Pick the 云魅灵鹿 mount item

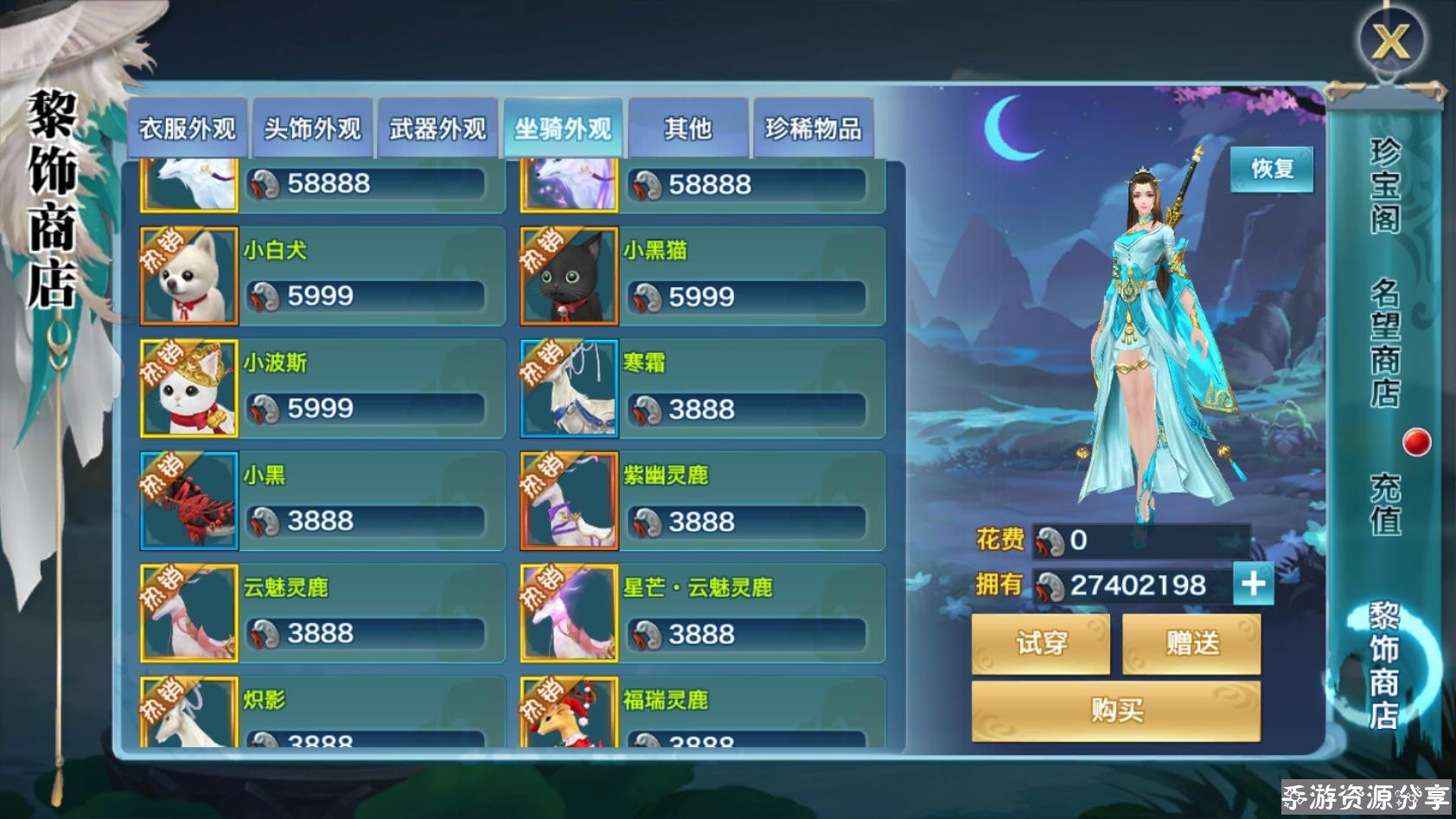[322, 613]
